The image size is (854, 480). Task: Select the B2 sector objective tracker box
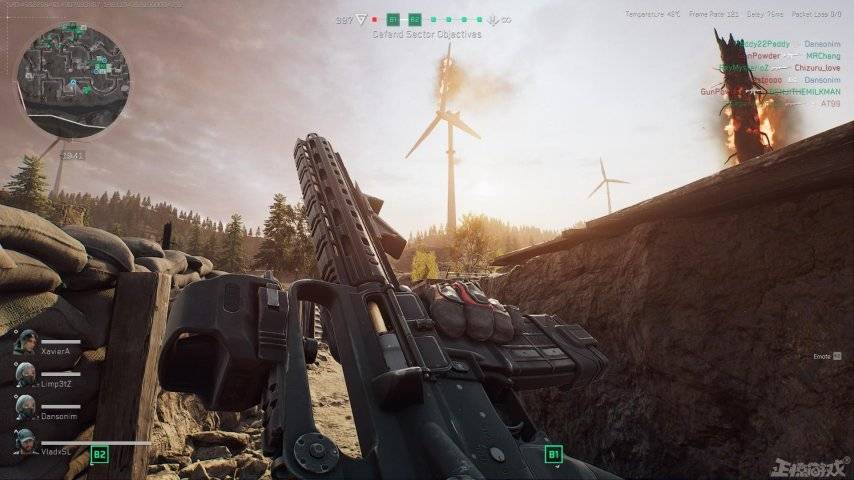415,19
